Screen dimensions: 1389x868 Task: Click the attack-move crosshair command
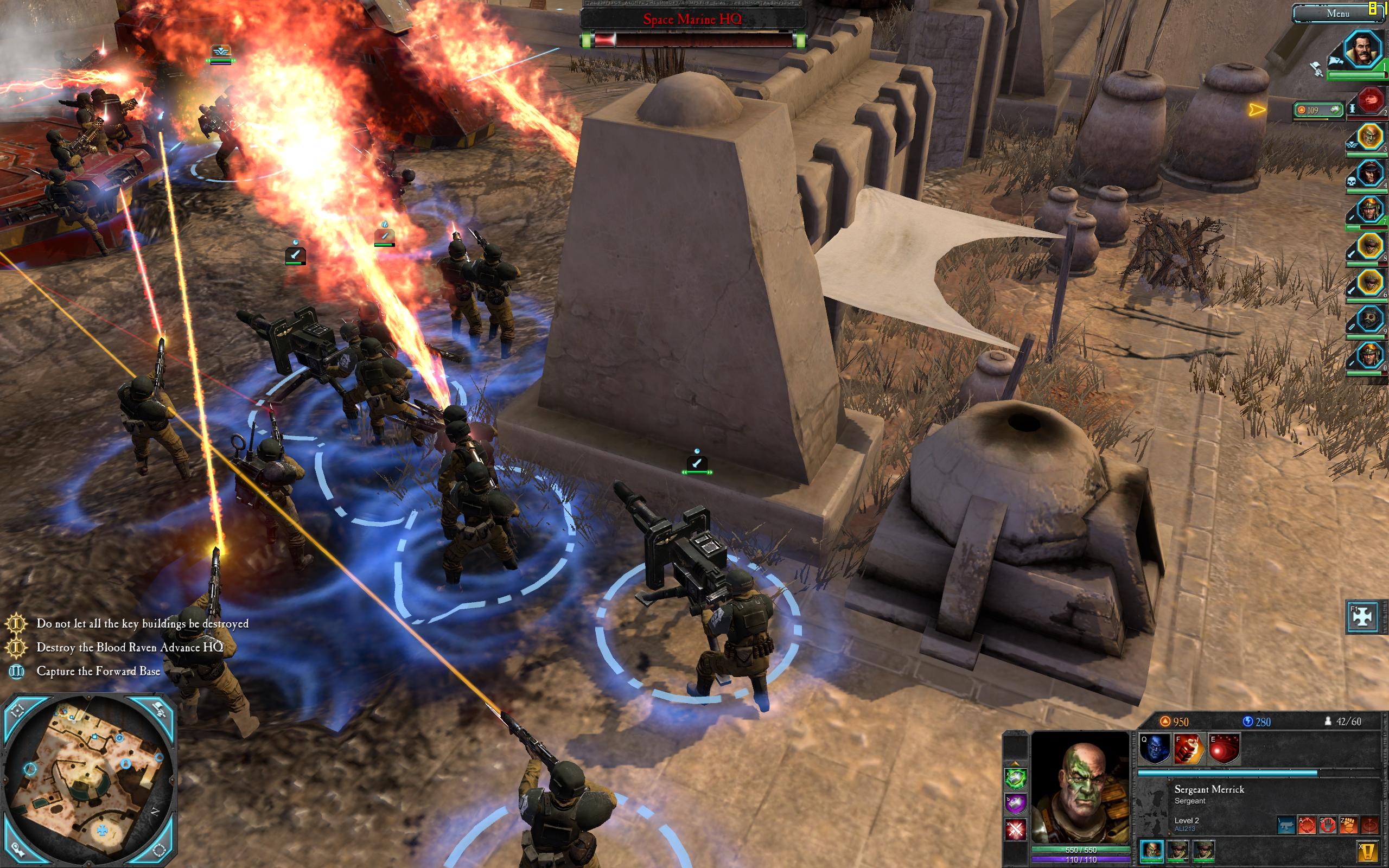[1307, 826]
